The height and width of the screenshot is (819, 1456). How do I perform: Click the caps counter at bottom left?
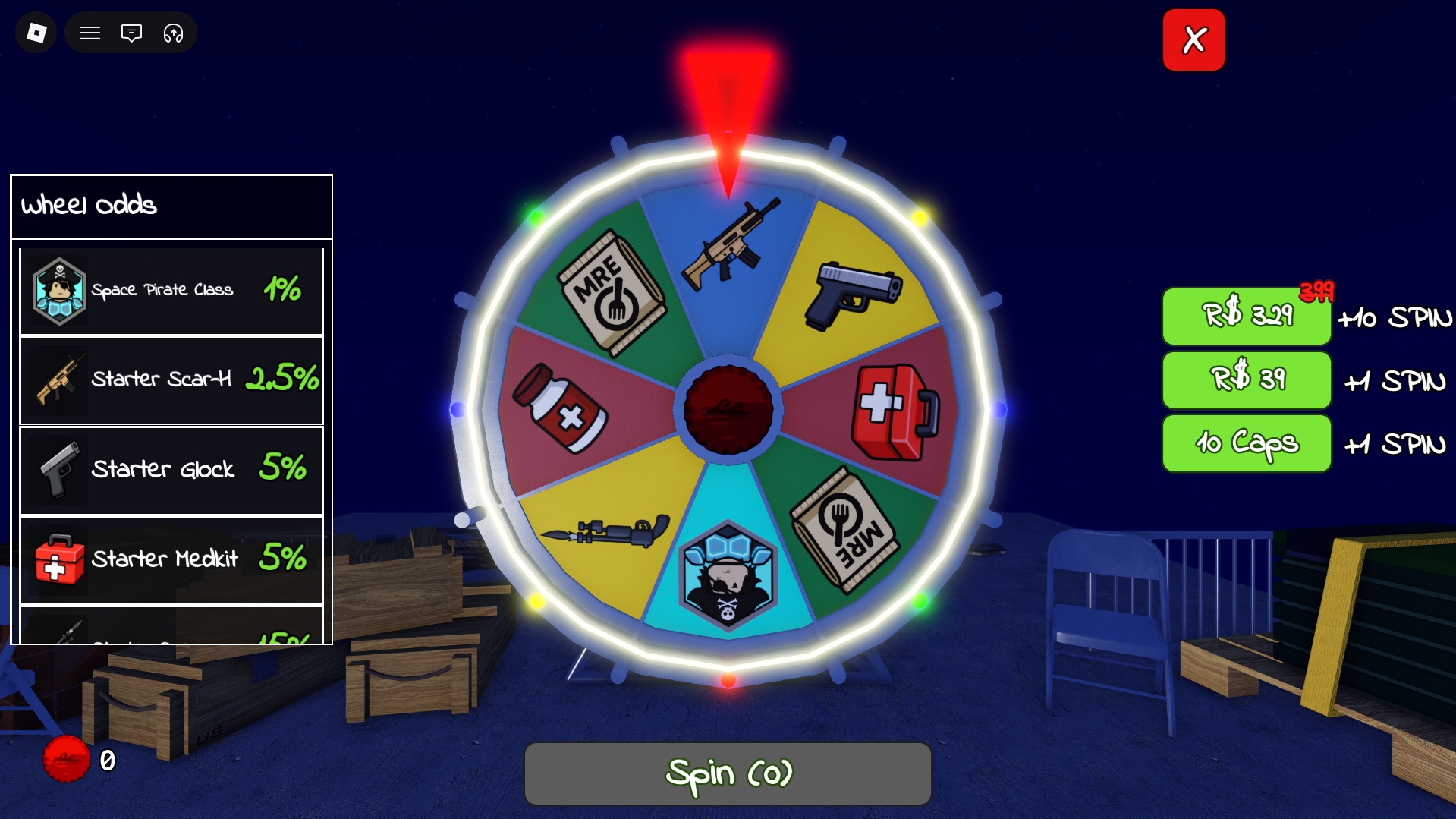point(80,758)
